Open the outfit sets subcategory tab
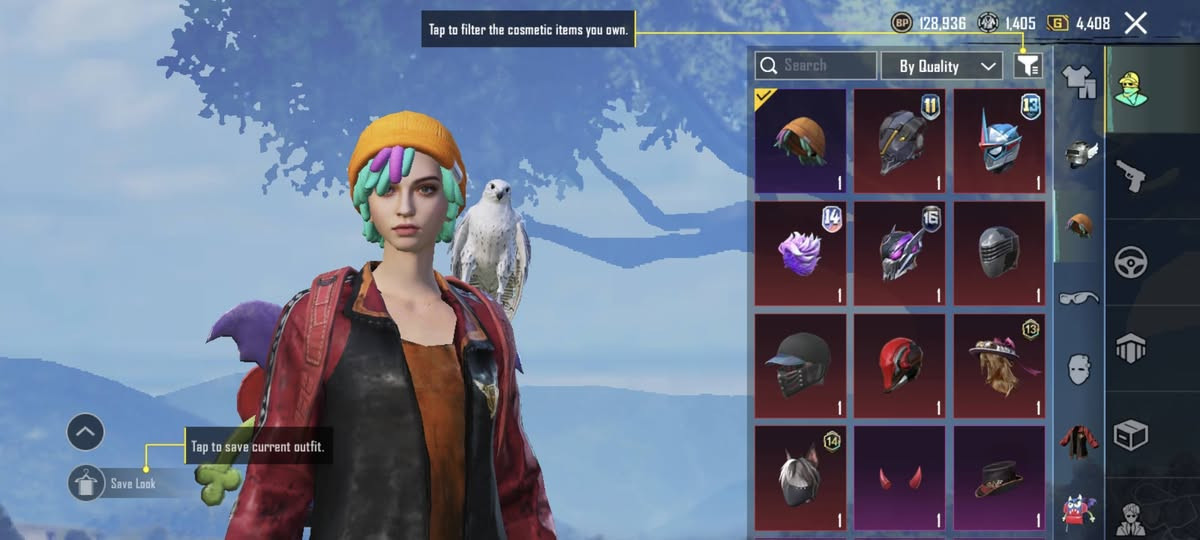This screenshot has height=540, width=1200. [1079, 77]
